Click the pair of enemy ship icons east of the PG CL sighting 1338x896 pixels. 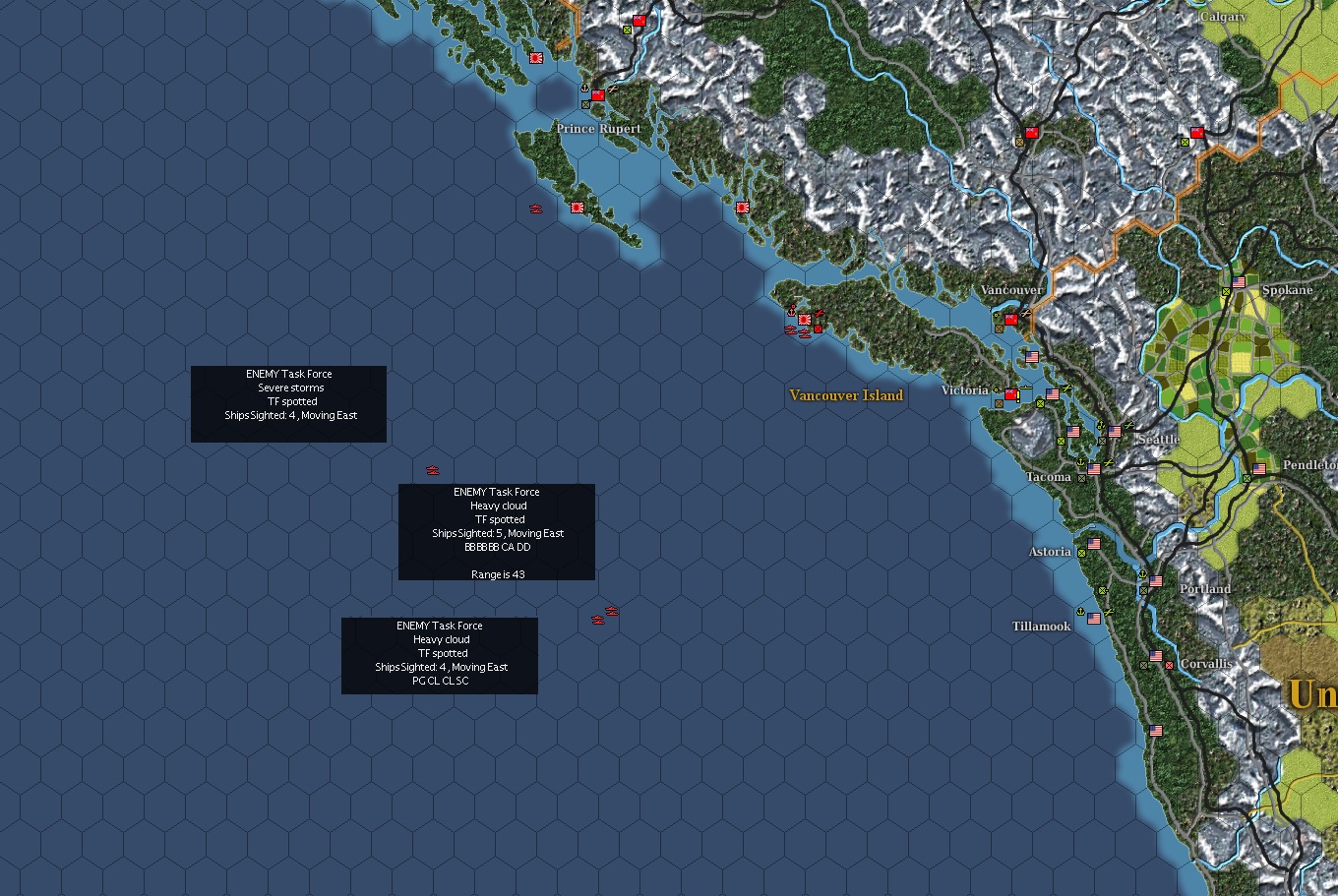coord(603,613)
